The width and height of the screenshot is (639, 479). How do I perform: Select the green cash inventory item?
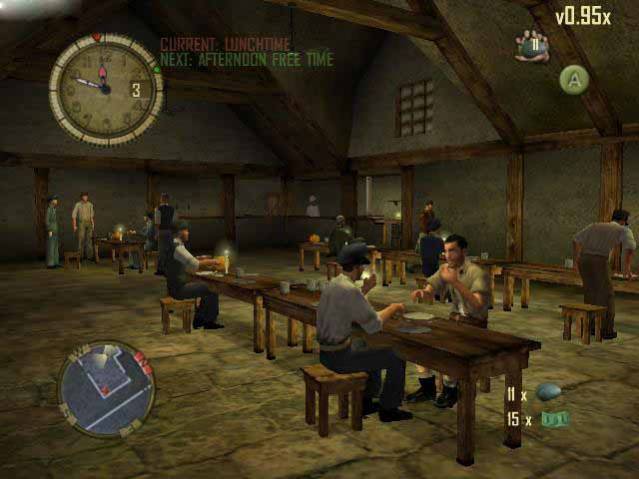coord(552,419)
